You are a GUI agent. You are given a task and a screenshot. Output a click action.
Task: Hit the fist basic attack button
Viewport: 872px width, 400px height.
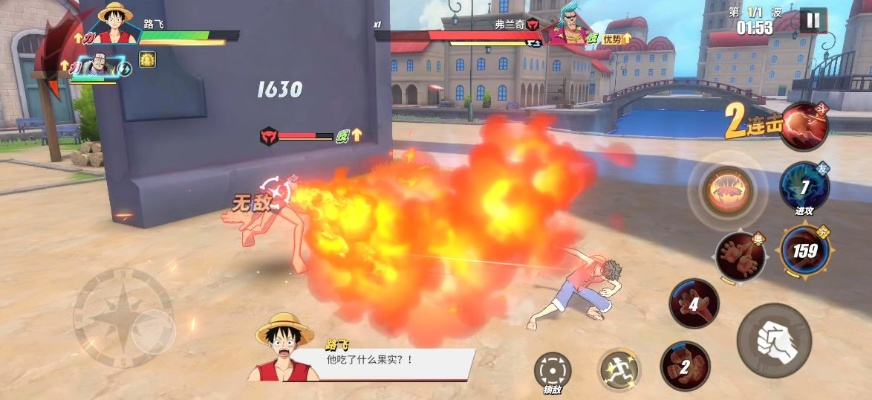(773, 340)
